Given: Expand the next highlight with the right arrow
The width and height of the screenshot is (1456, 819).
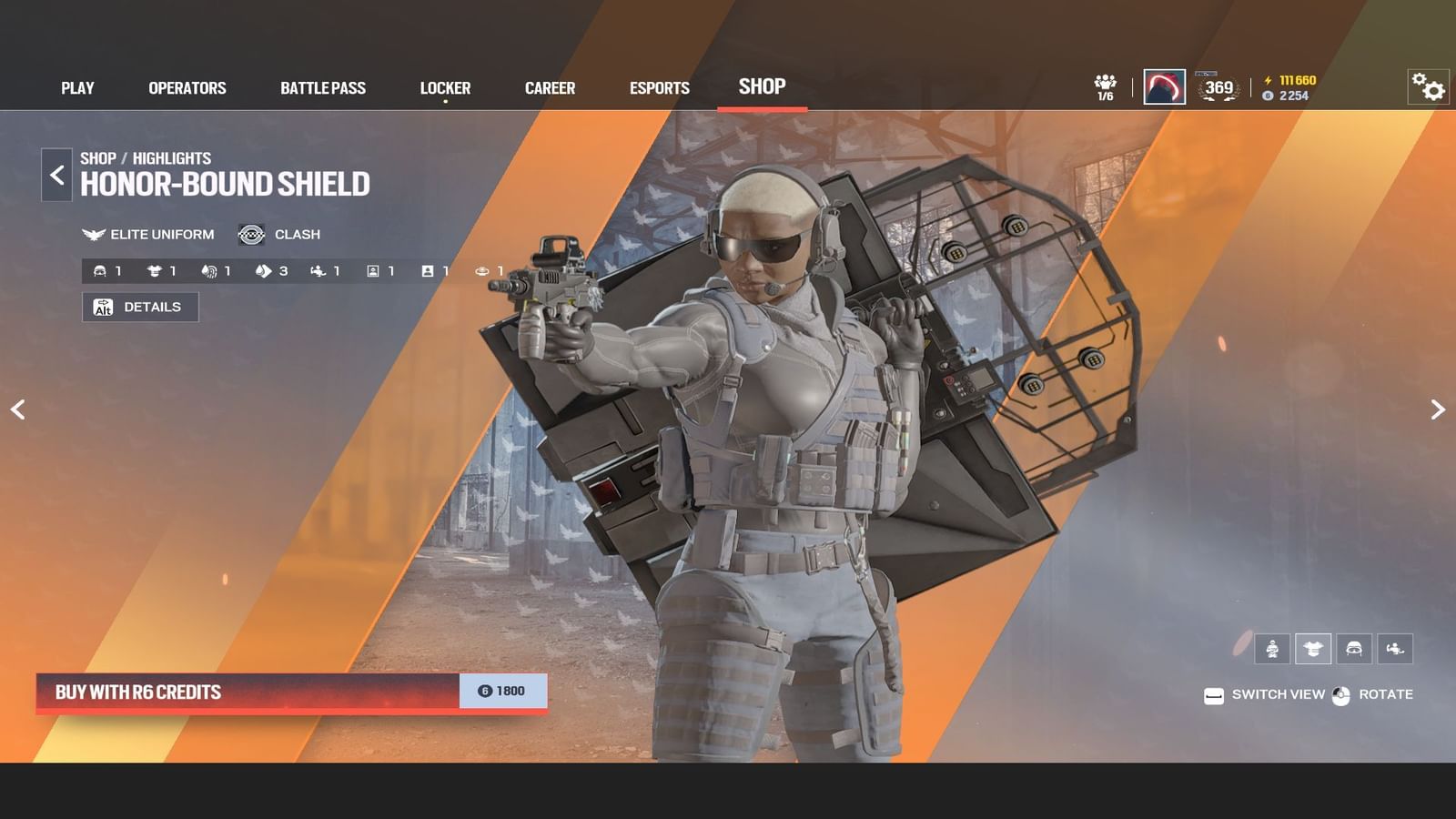Looking at the screenshot, I should coord(1438,409).
